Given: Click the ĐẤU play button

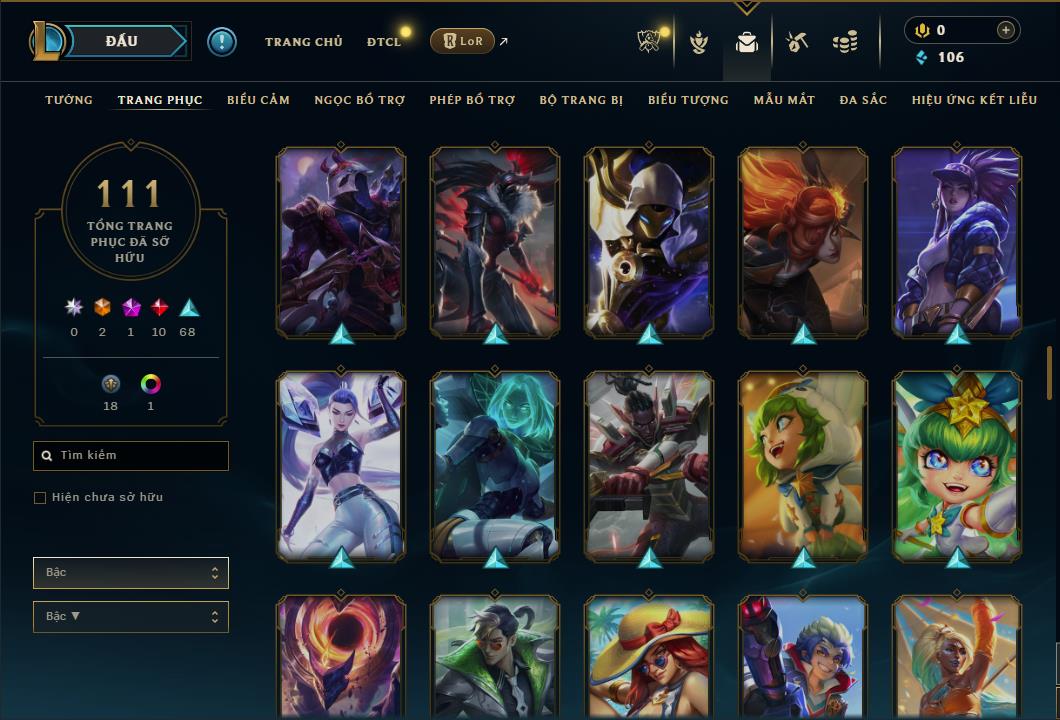Looking at the screenshot, I should point(122,41).
